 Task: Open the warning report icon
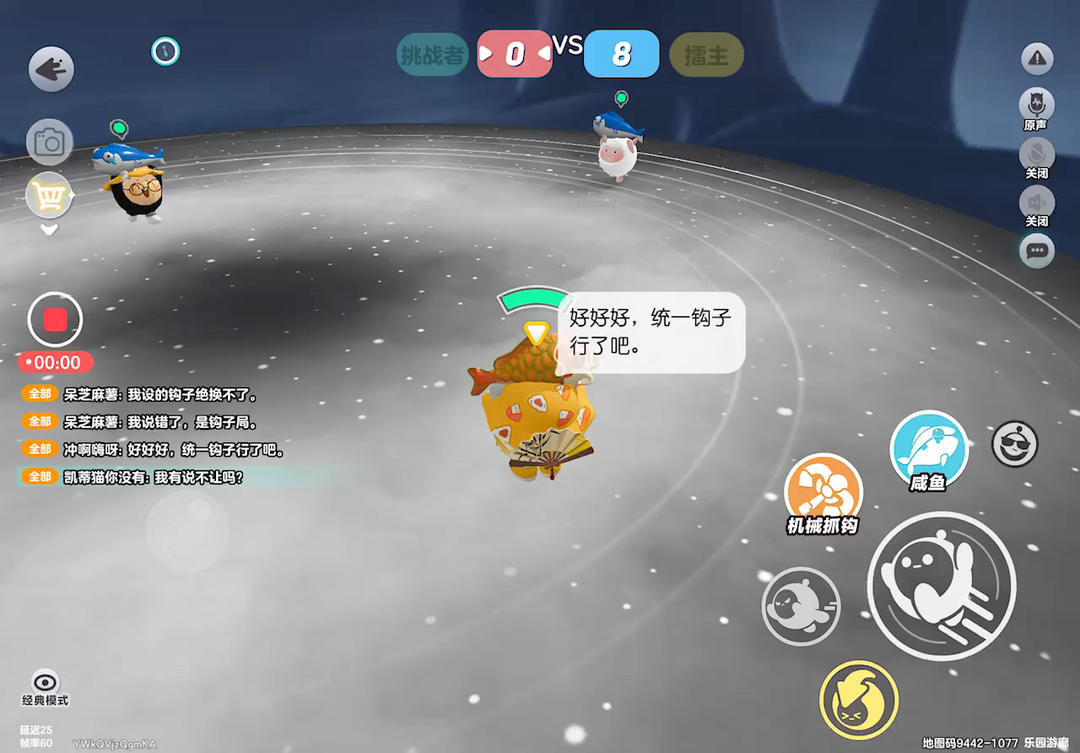pyautogui.click(x=1037, y=59)
